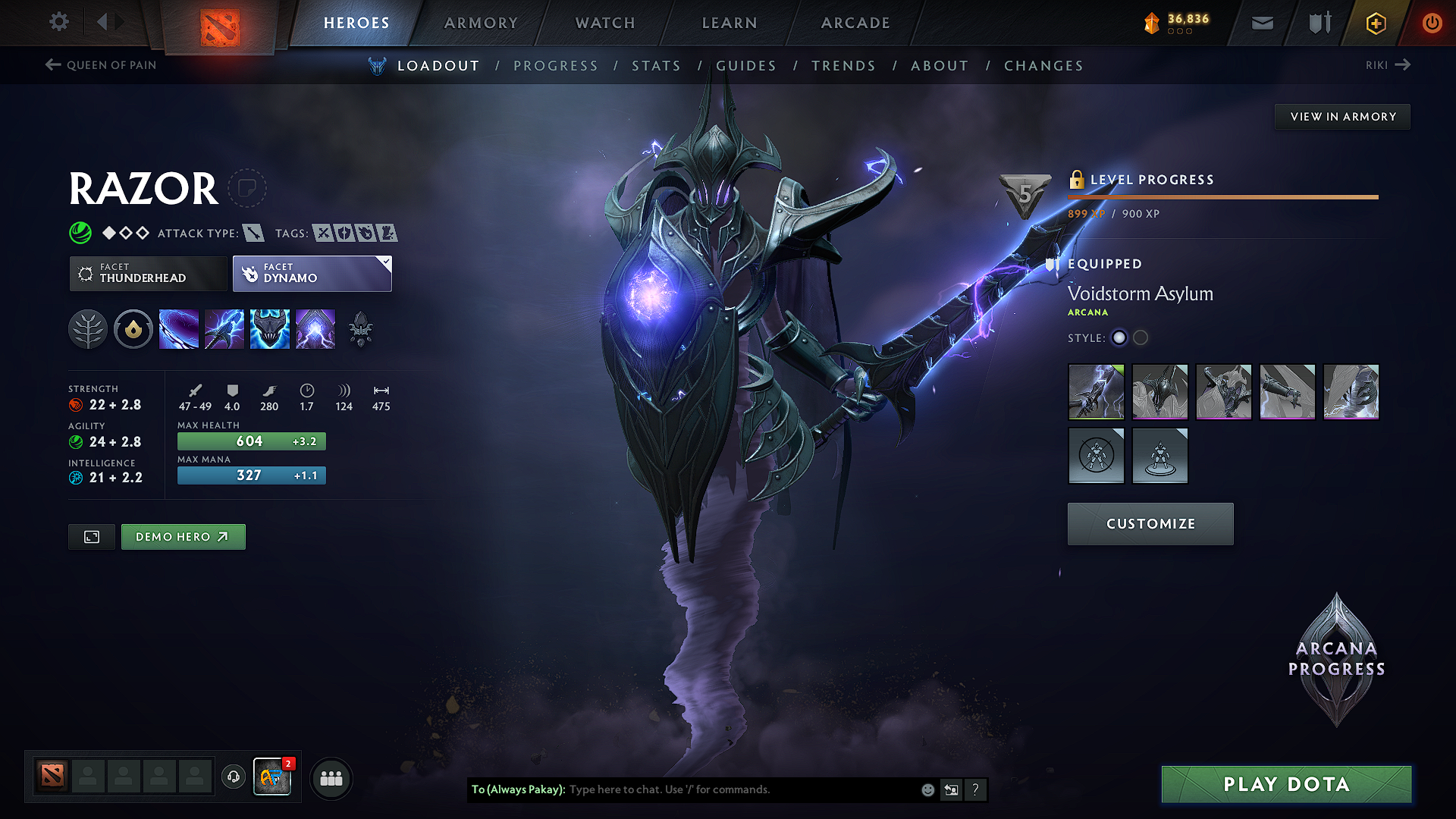Enable the second Voidstorm Asylum style
Screen dimensions: 1456x819
1141,337
